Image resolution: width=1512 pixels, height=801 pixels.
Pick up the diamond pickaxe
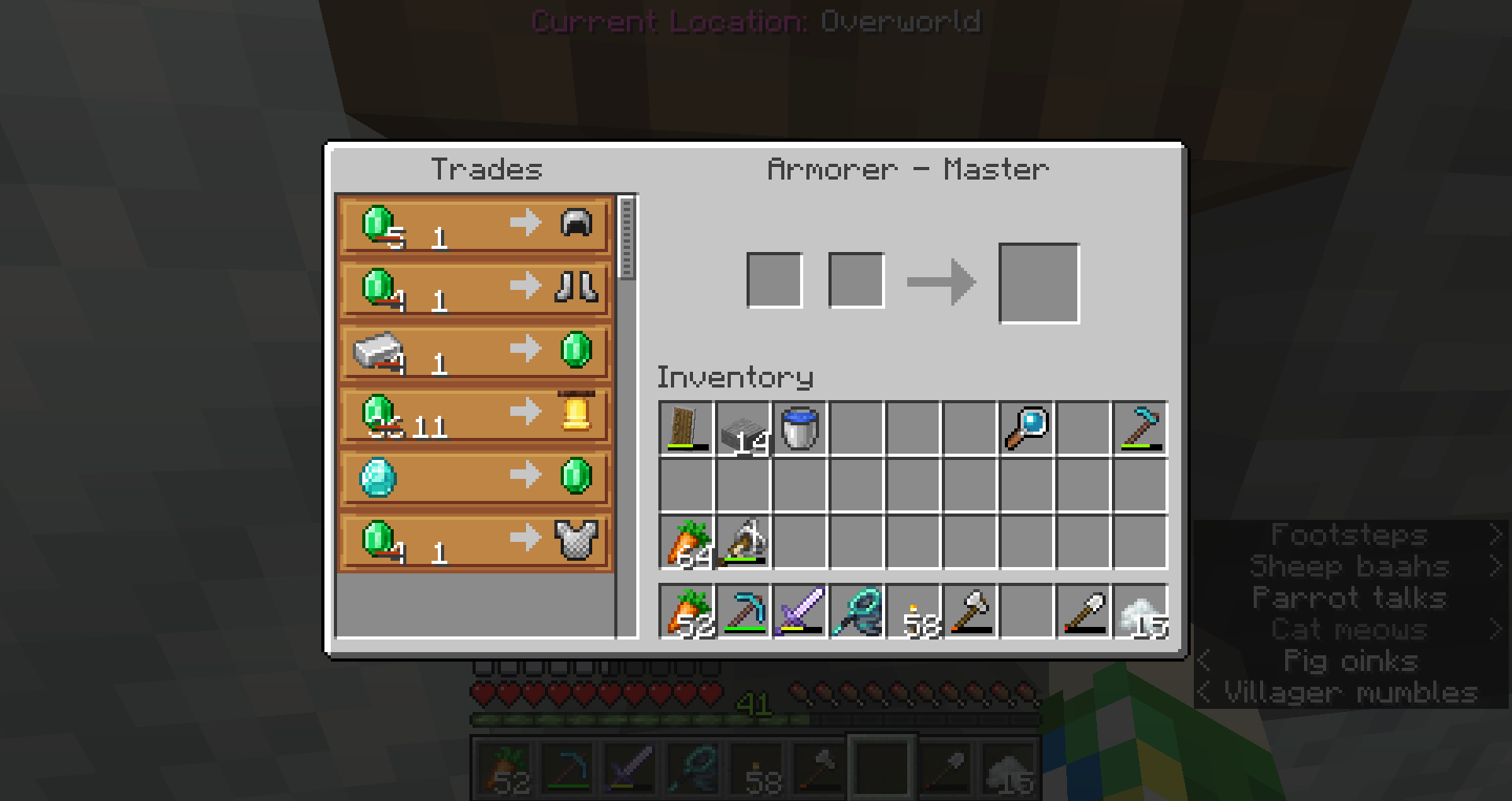click(743, 611)
